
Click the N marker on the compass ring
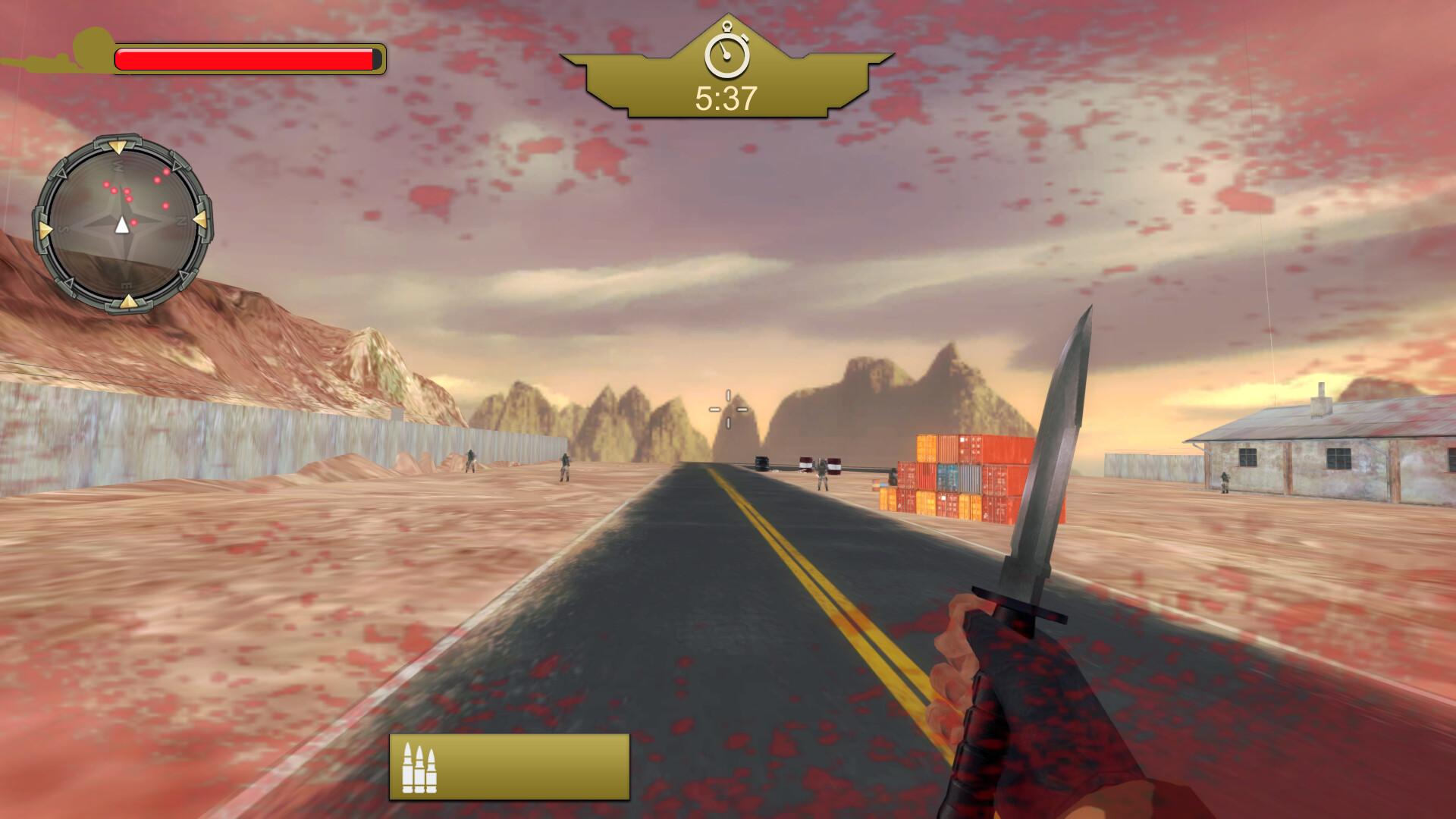click(182, 220)
